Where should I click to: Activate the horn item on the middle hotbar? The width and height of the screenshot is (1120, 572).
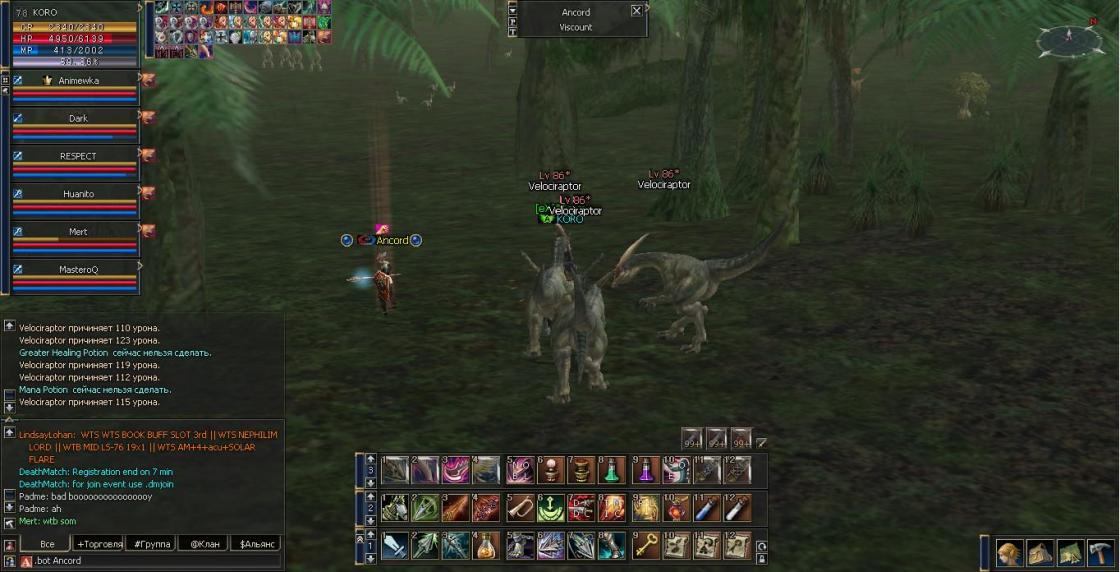518,508
